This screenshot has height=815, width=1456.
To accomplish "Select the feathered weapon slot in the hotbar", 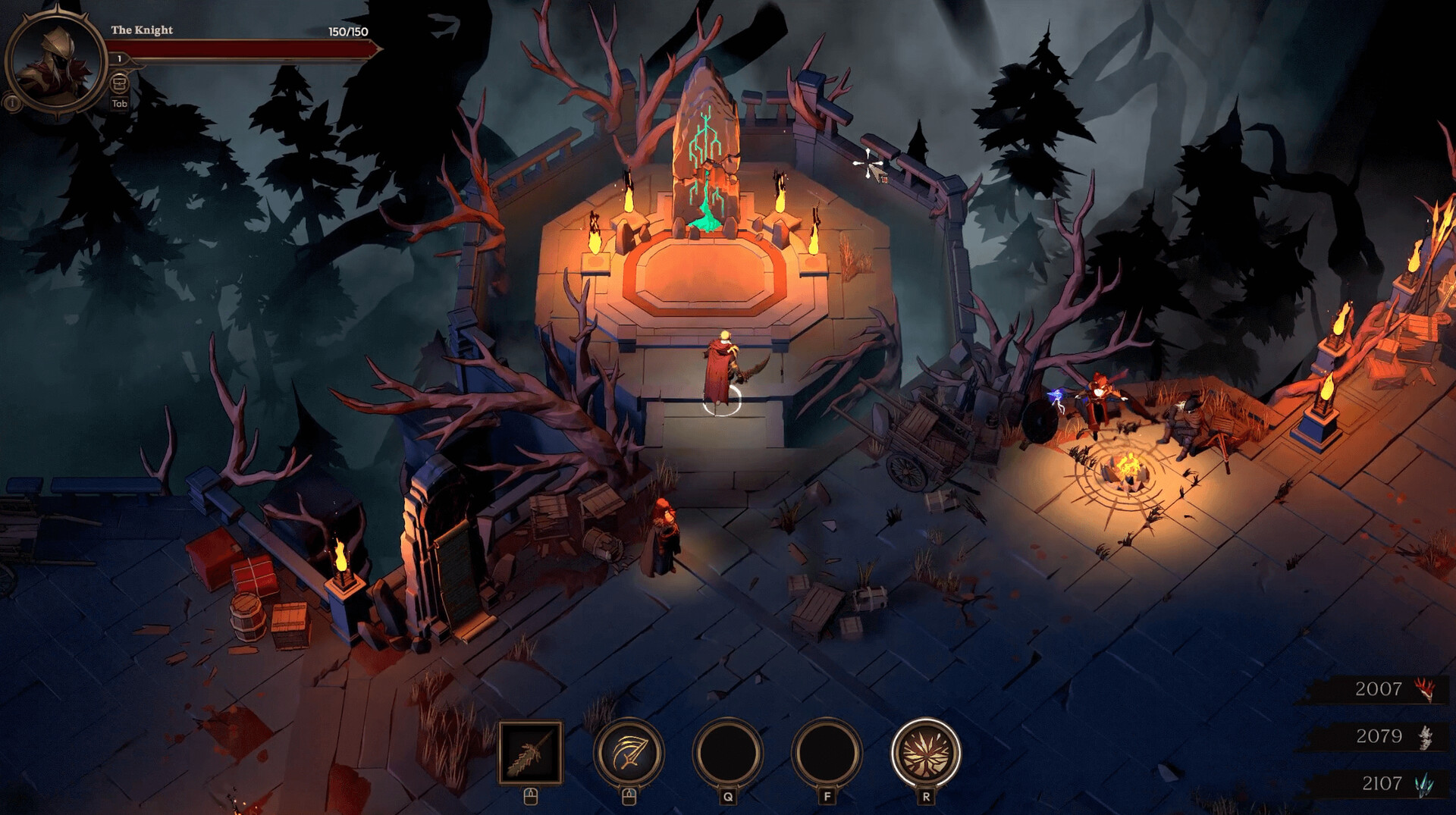I will coord(530,751).
